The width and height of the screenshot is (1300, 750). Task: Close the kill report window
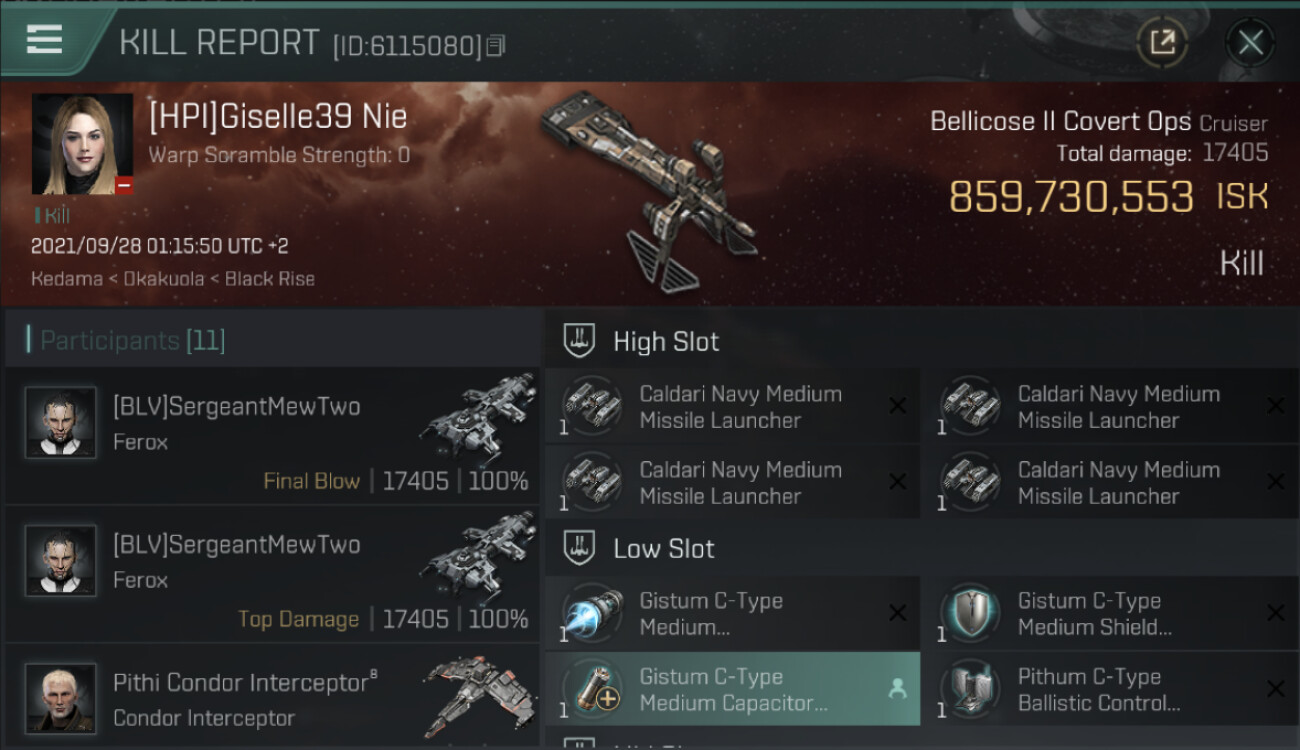tap(1250, 43)
